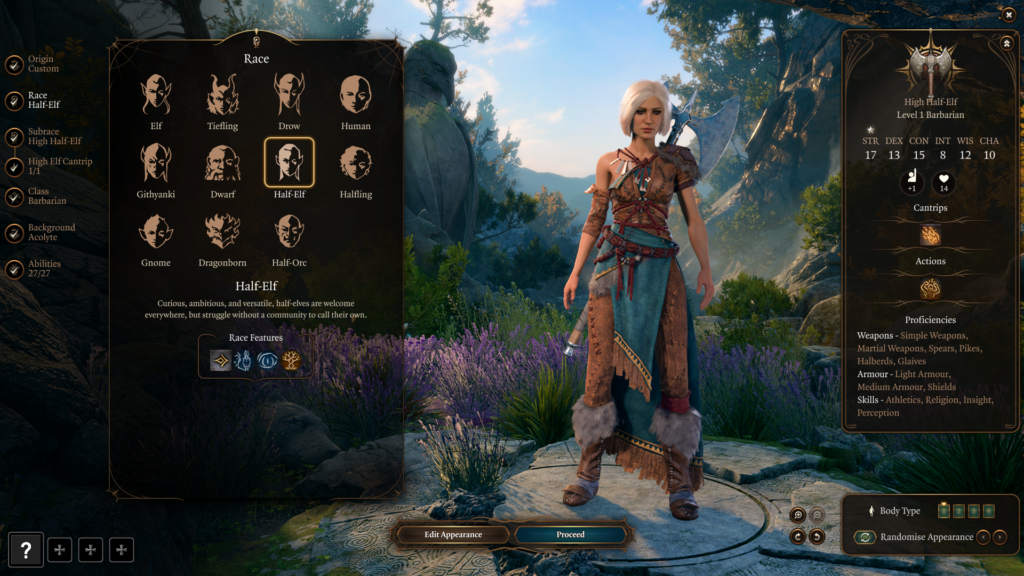Select the Dwarf race portrait

pyautogui.click(x=222, y=163)
